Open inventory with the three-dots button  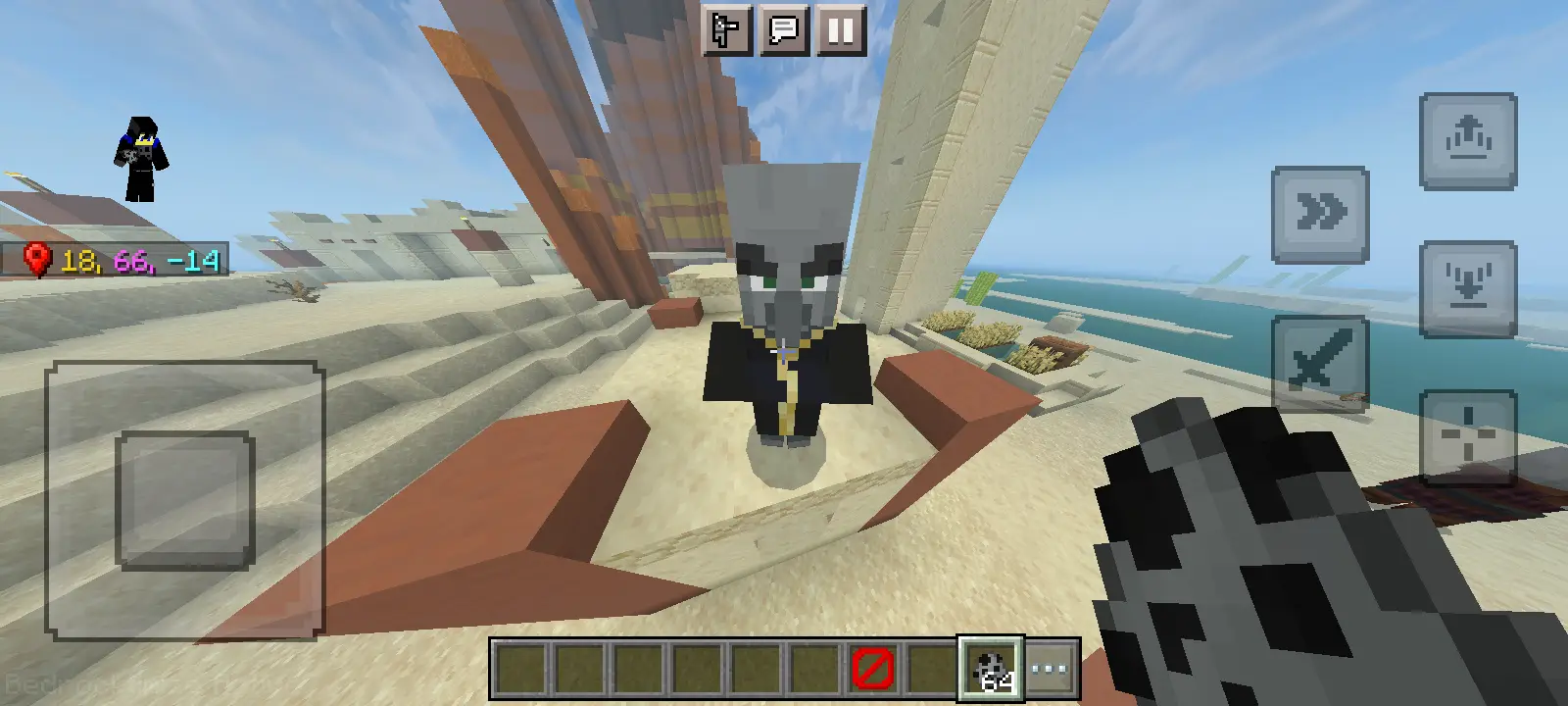(1051, 670)
